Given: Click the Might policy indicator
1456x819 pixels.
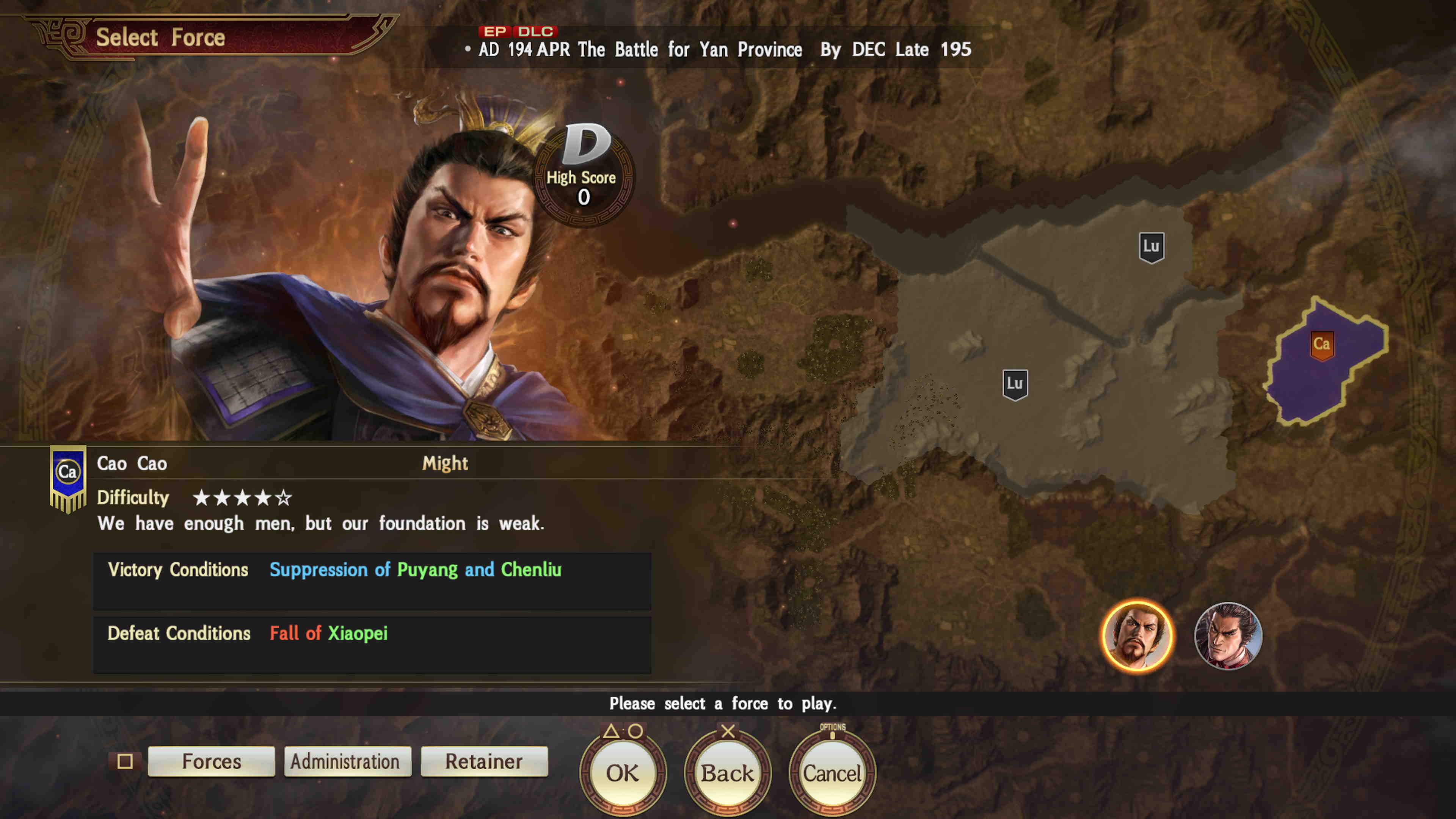Looking at the screenshot, I should (445, 463).
